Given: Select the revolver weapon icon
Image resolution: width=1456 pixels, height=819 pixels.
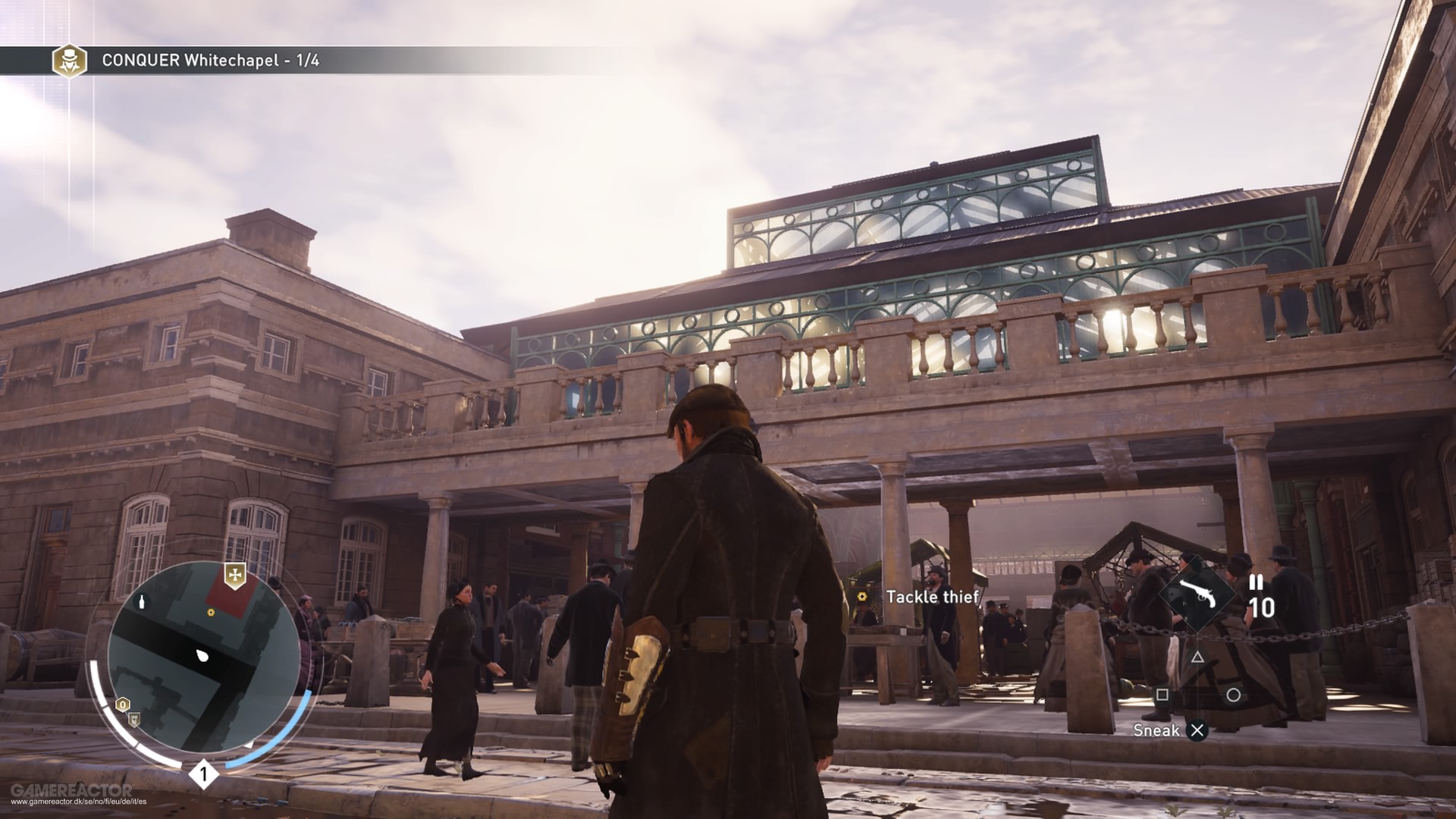Looking at the screenshot, I should 1200,594.
